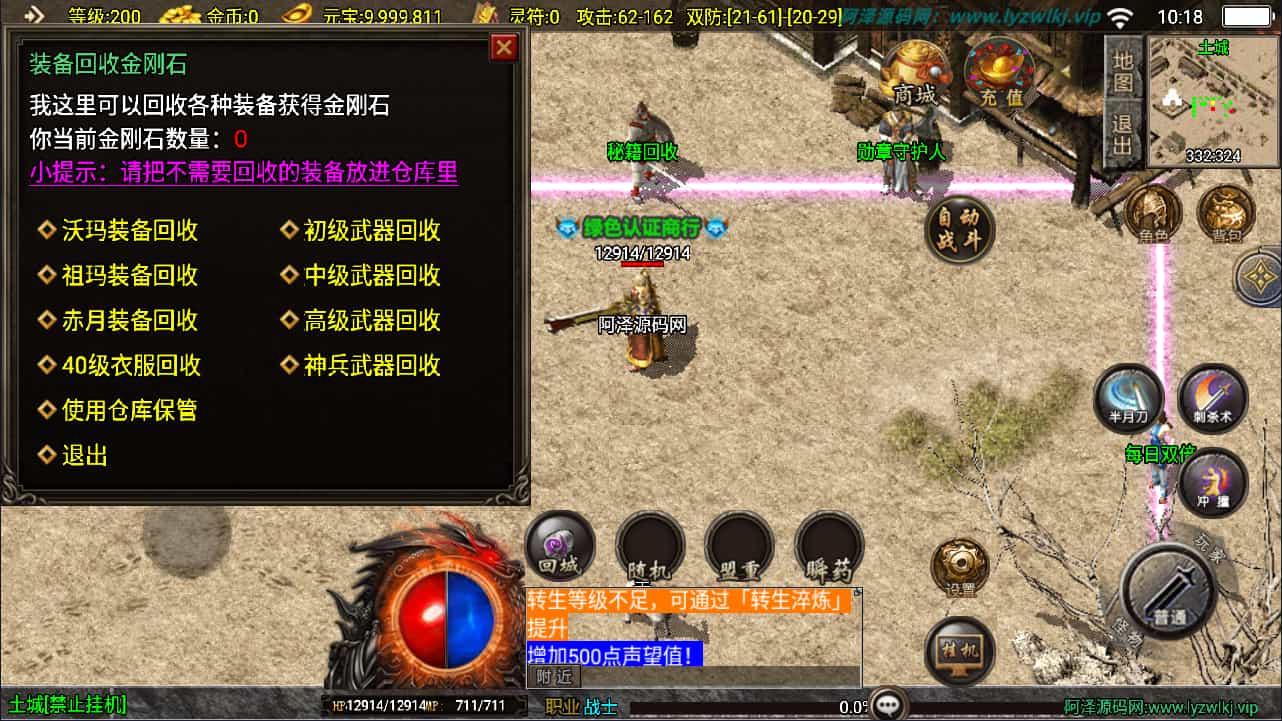
Task: Open the 商城 mall icon
Action: (915, 74)
